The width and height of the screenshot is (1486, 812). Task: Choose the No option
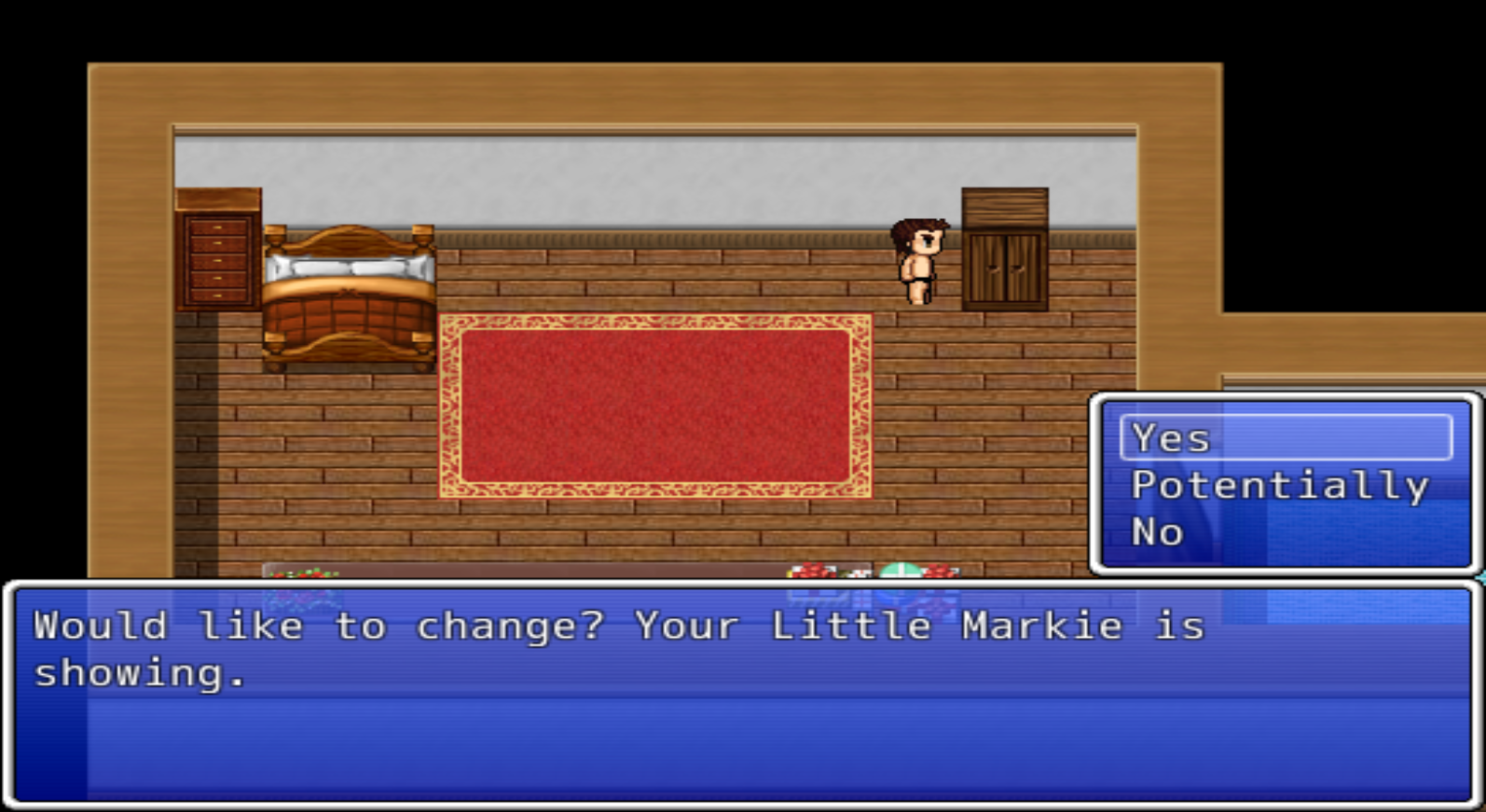tap(1156, 531)
